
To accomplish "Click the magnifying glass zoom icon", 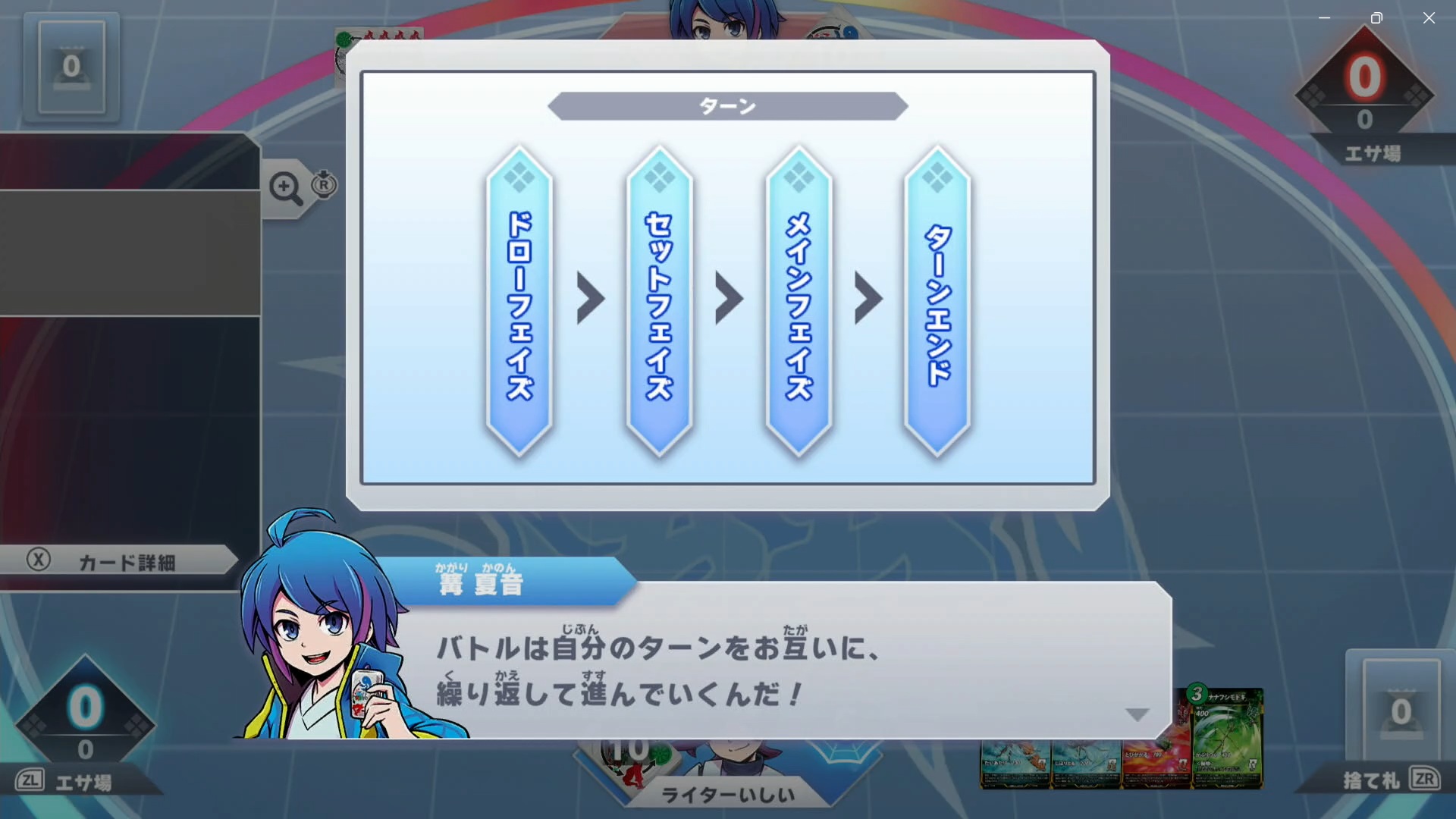I will coord(284,184).
